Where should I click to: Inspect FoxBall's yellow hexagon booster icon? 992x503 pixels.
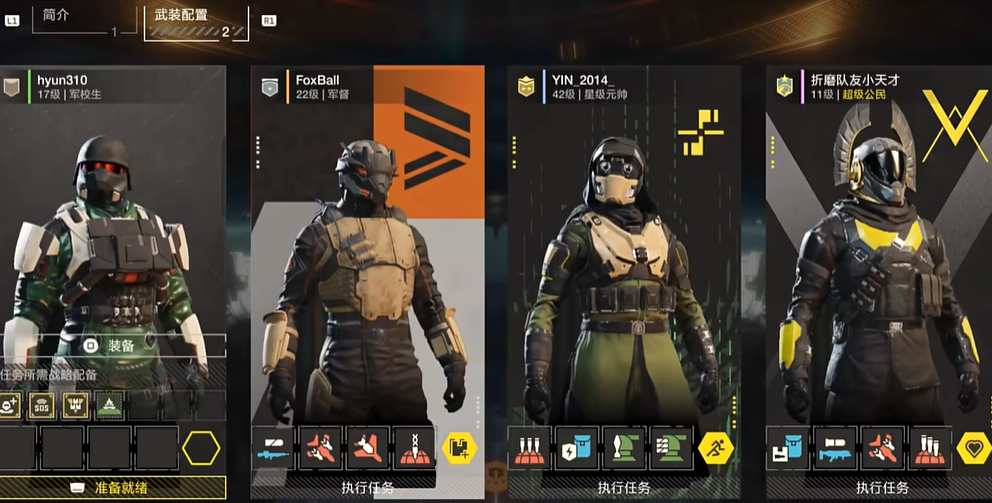pos(460,448)
